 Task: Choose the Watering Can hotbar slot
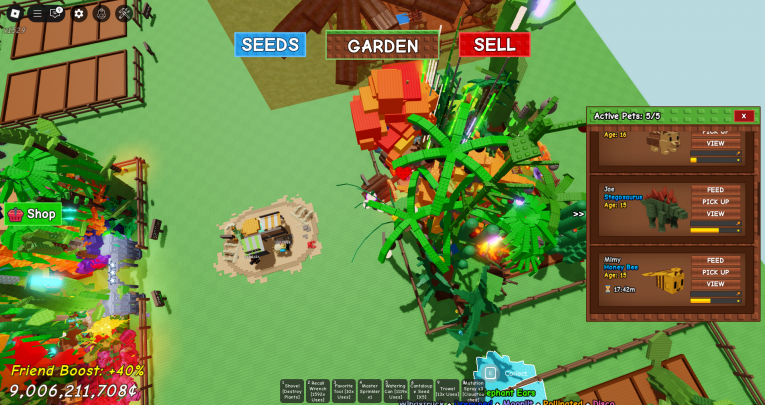click(x=396, y=391)
